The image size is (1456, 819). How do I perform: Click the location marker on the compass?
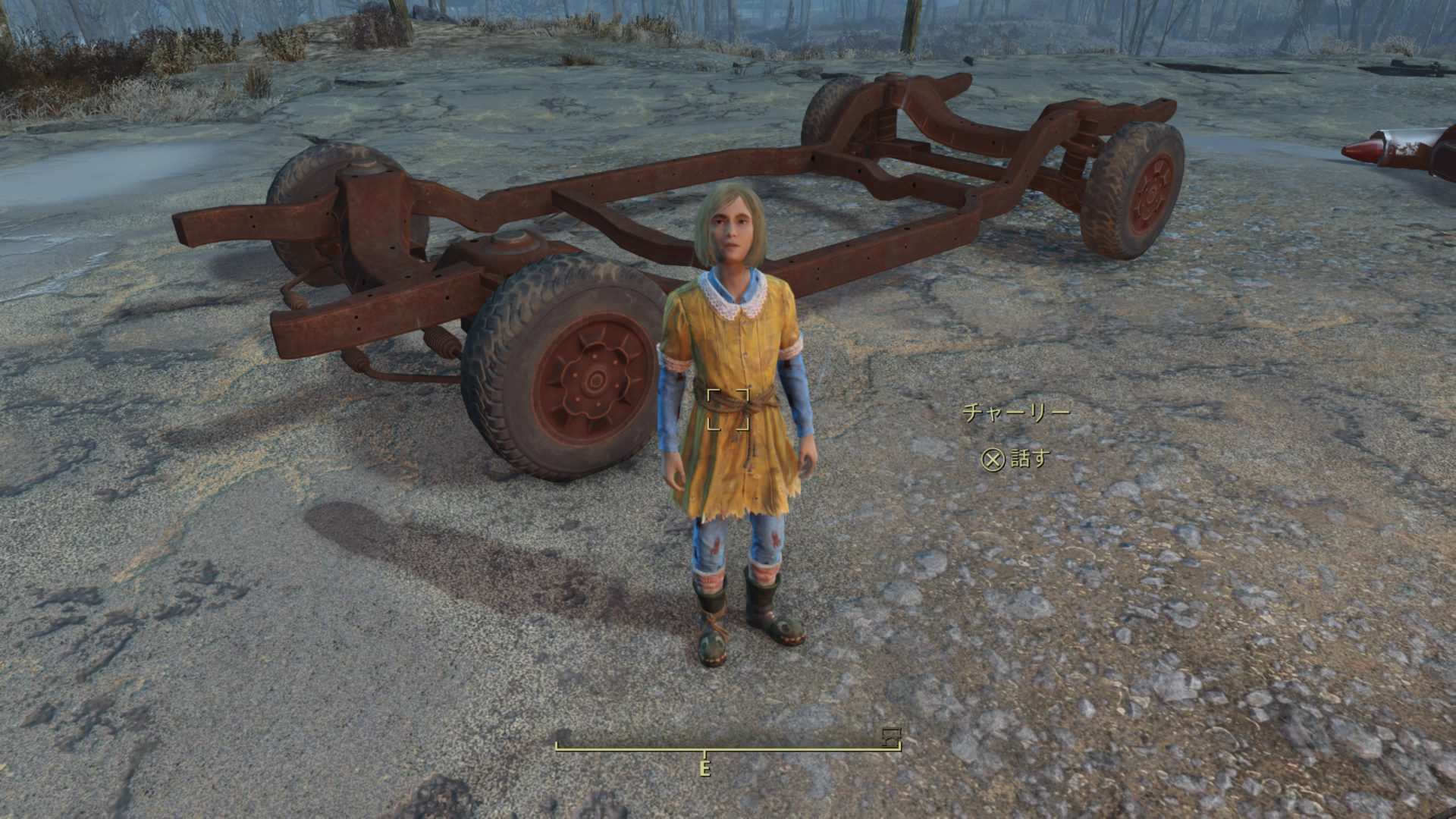click(891, 735)
